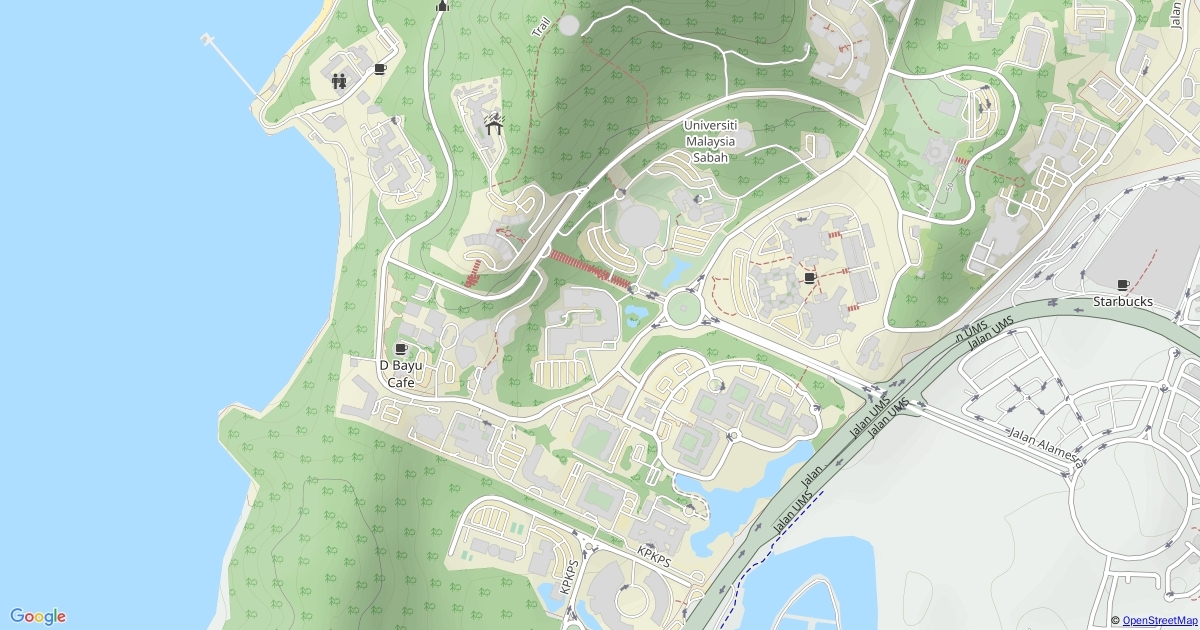Click the cafe marker beside the restroom icon

380,69
